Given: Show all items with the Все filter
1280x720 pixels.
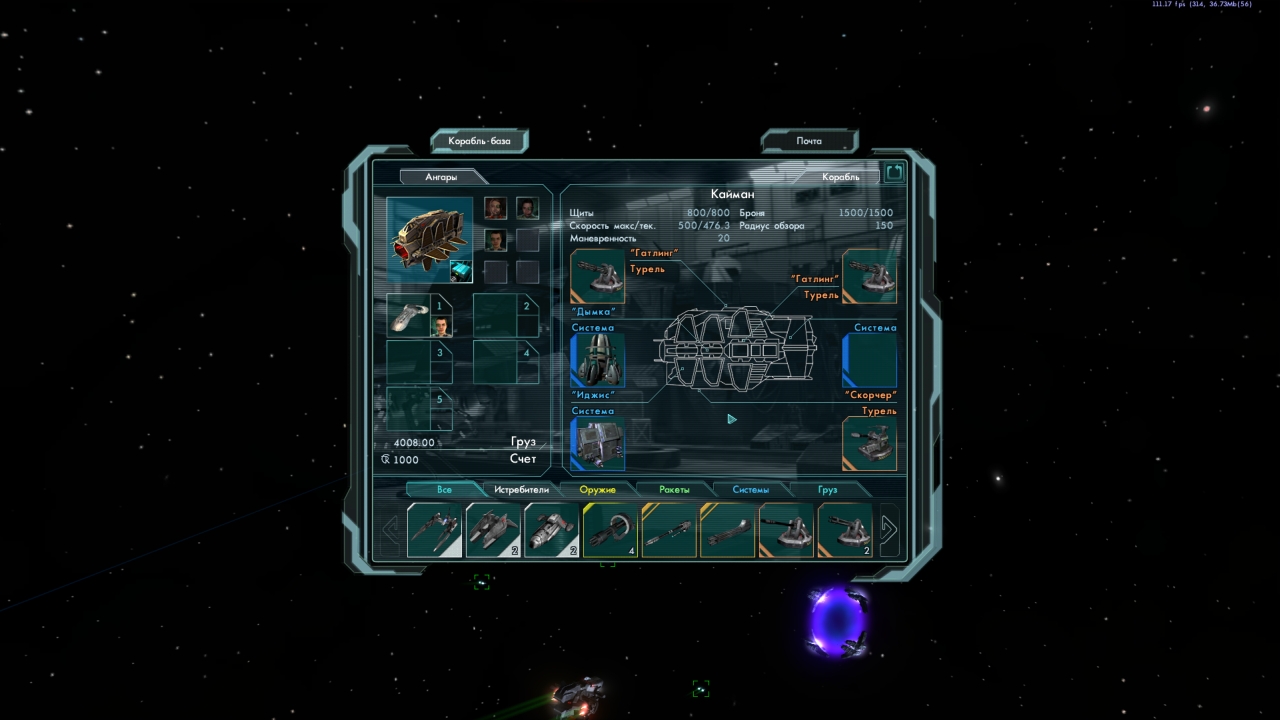Looking at the screenshot, I should pyautogui.click(x=444, y=490).
